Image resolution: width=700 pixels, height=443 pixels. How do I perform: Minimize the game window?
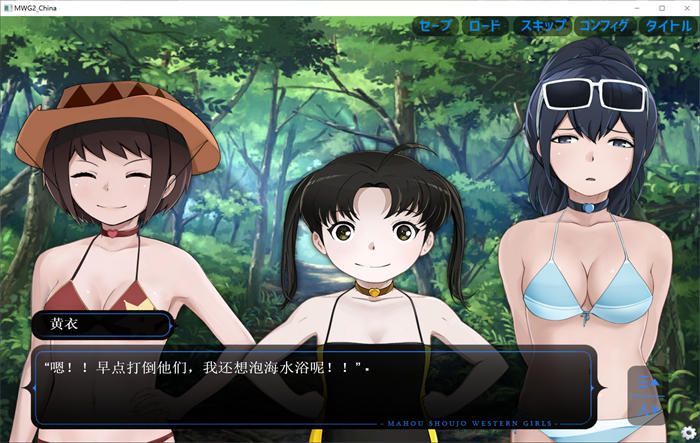[x=636, y=7]
